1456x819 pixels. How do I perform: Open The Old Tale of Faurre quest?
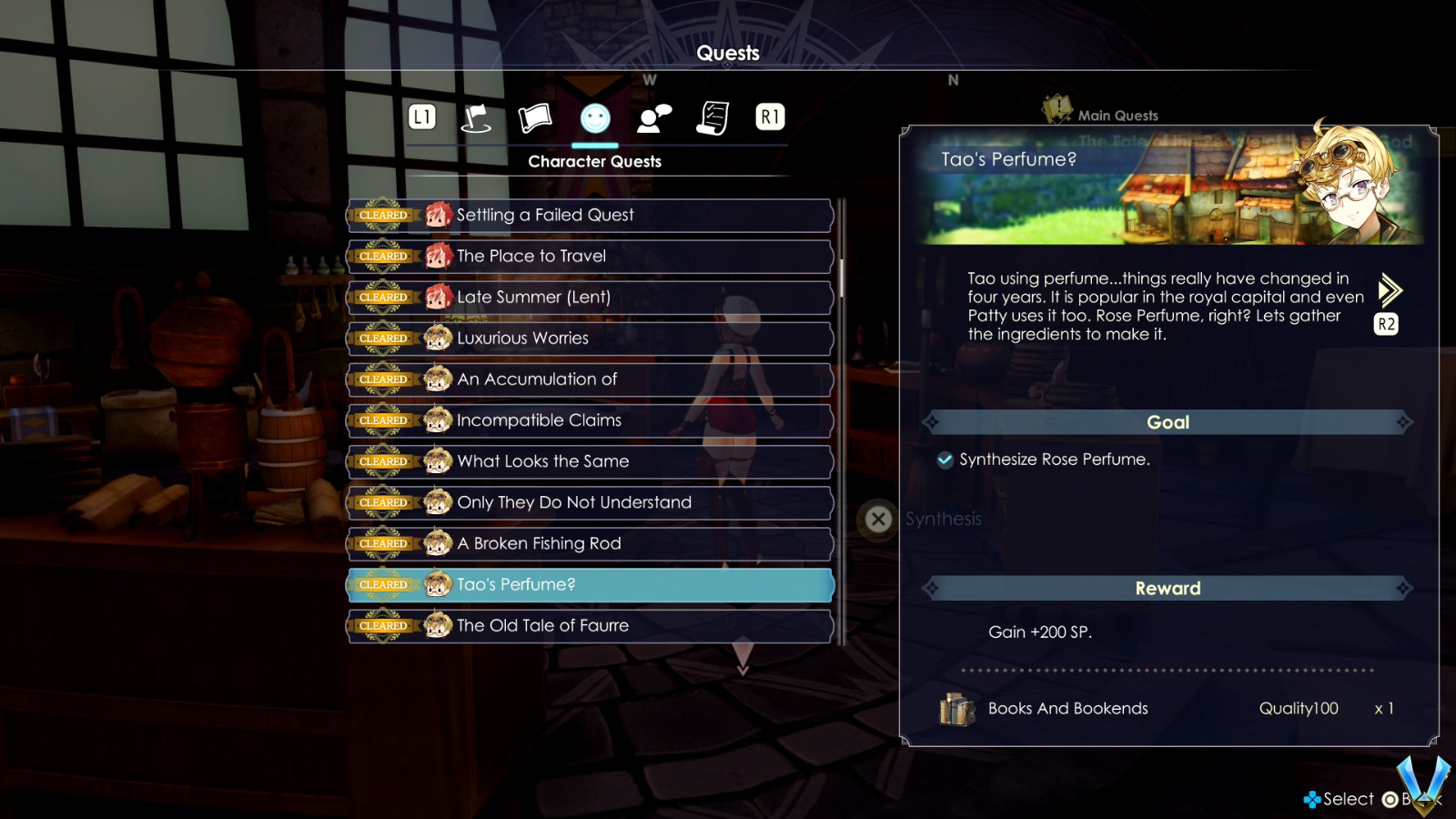590,625
